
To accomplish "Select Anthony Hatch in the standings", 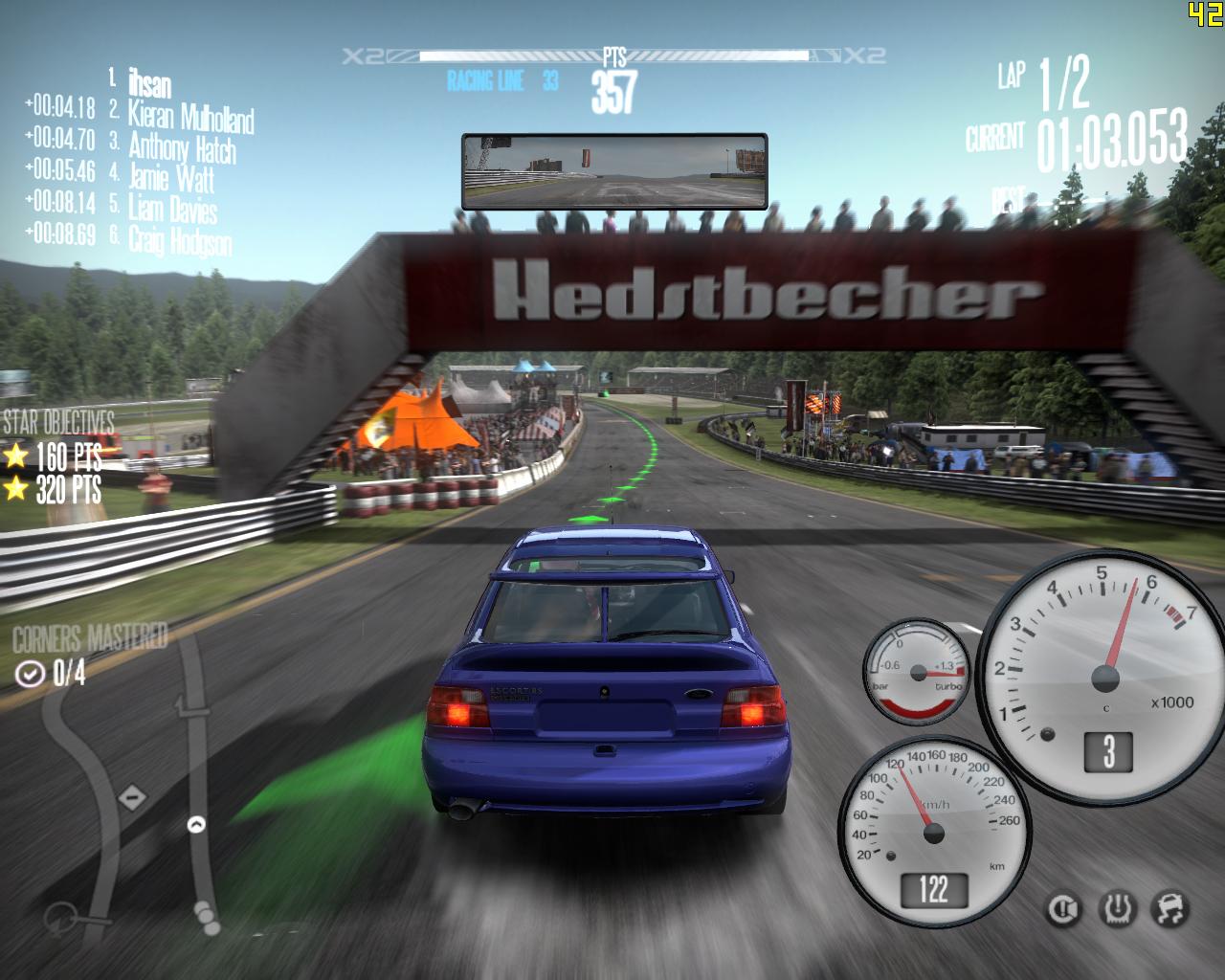I will (182, 147).
